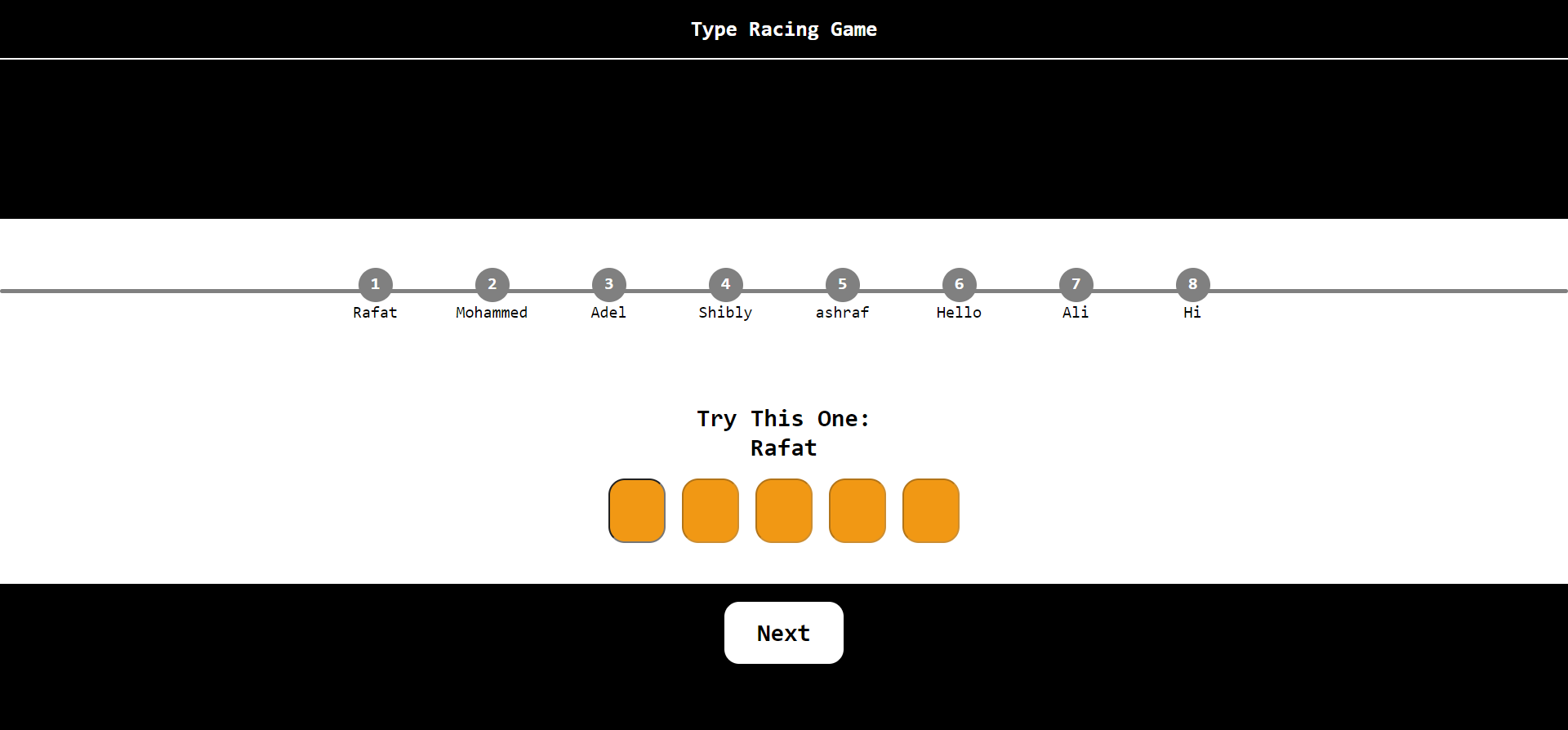Viewport: 1568px width, 730px height.
Task: Select the Ali progress marker
Action: (x=1076, y=284)
